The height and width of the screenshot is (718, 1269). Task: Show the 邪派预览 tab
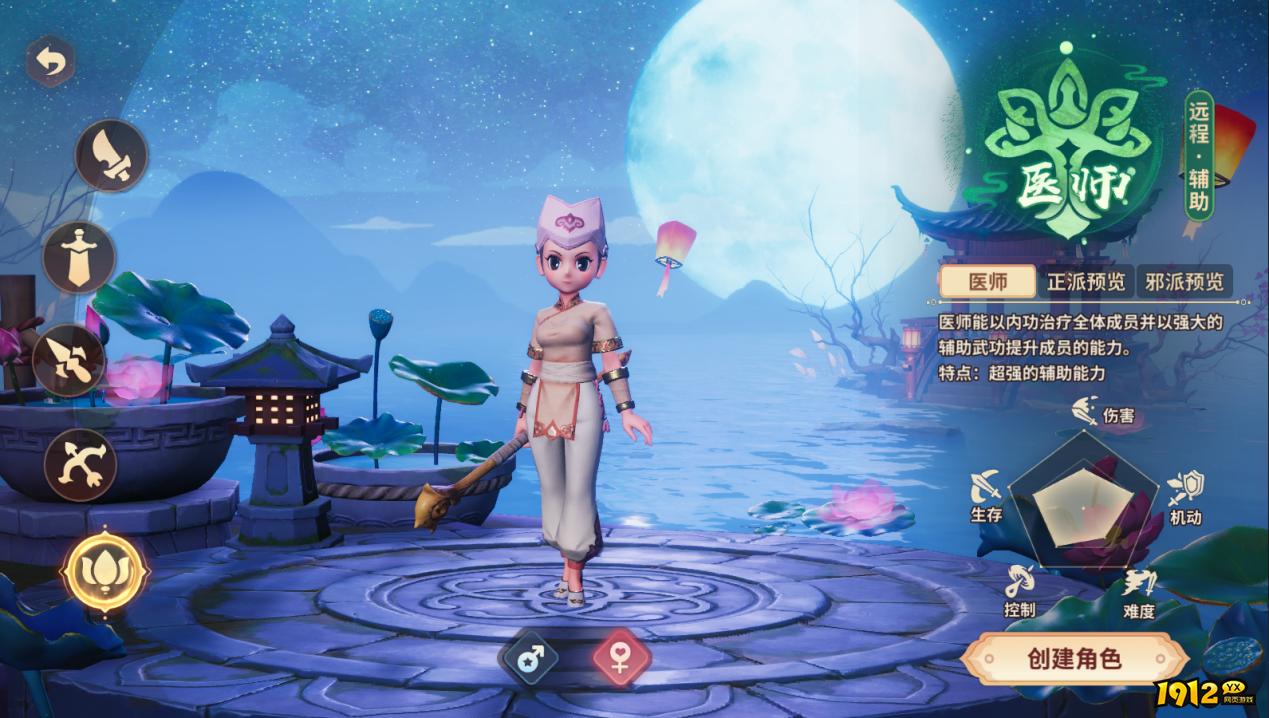coord(1184,282)
